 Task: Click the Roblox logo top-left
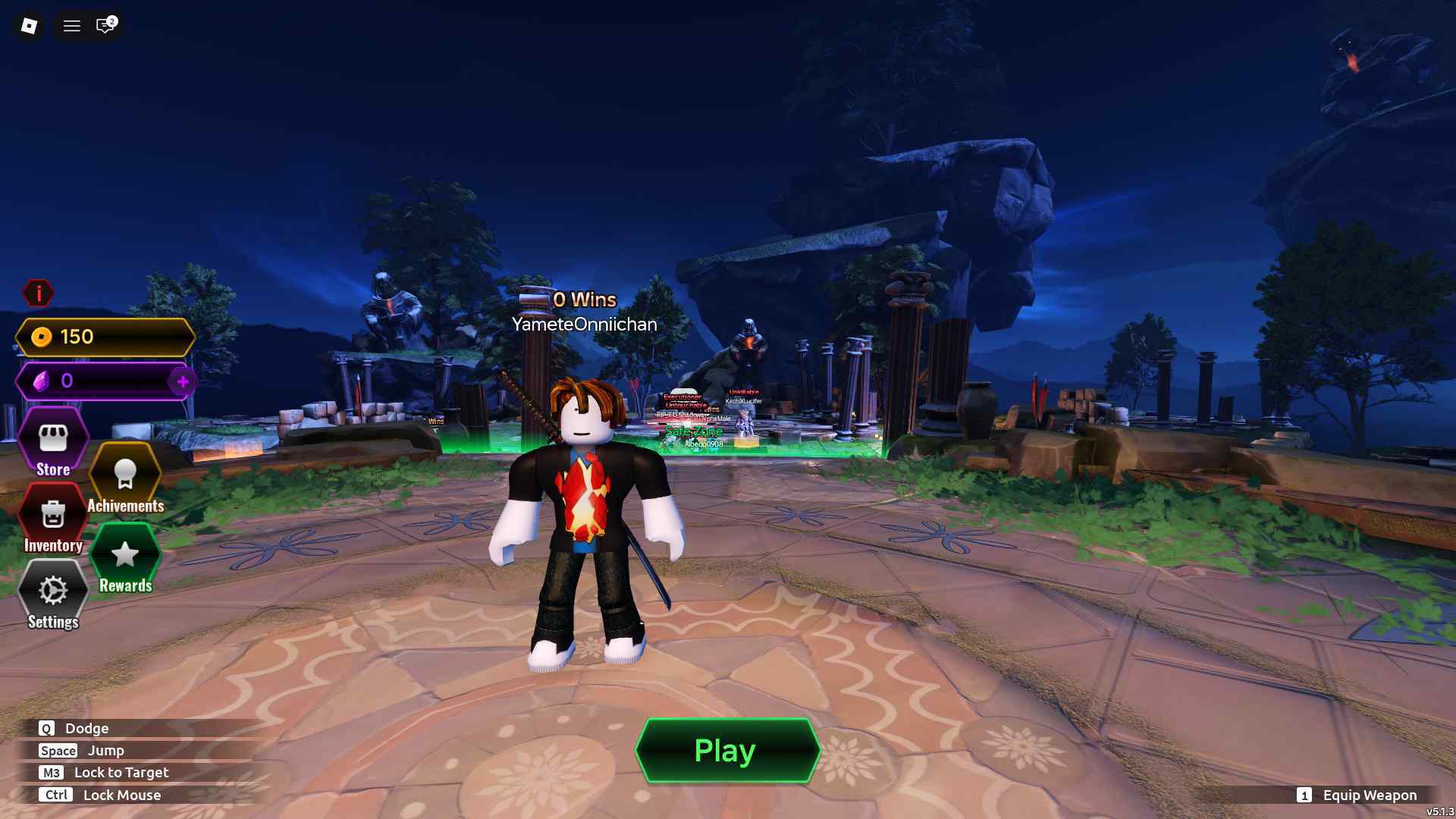point(29,25)
